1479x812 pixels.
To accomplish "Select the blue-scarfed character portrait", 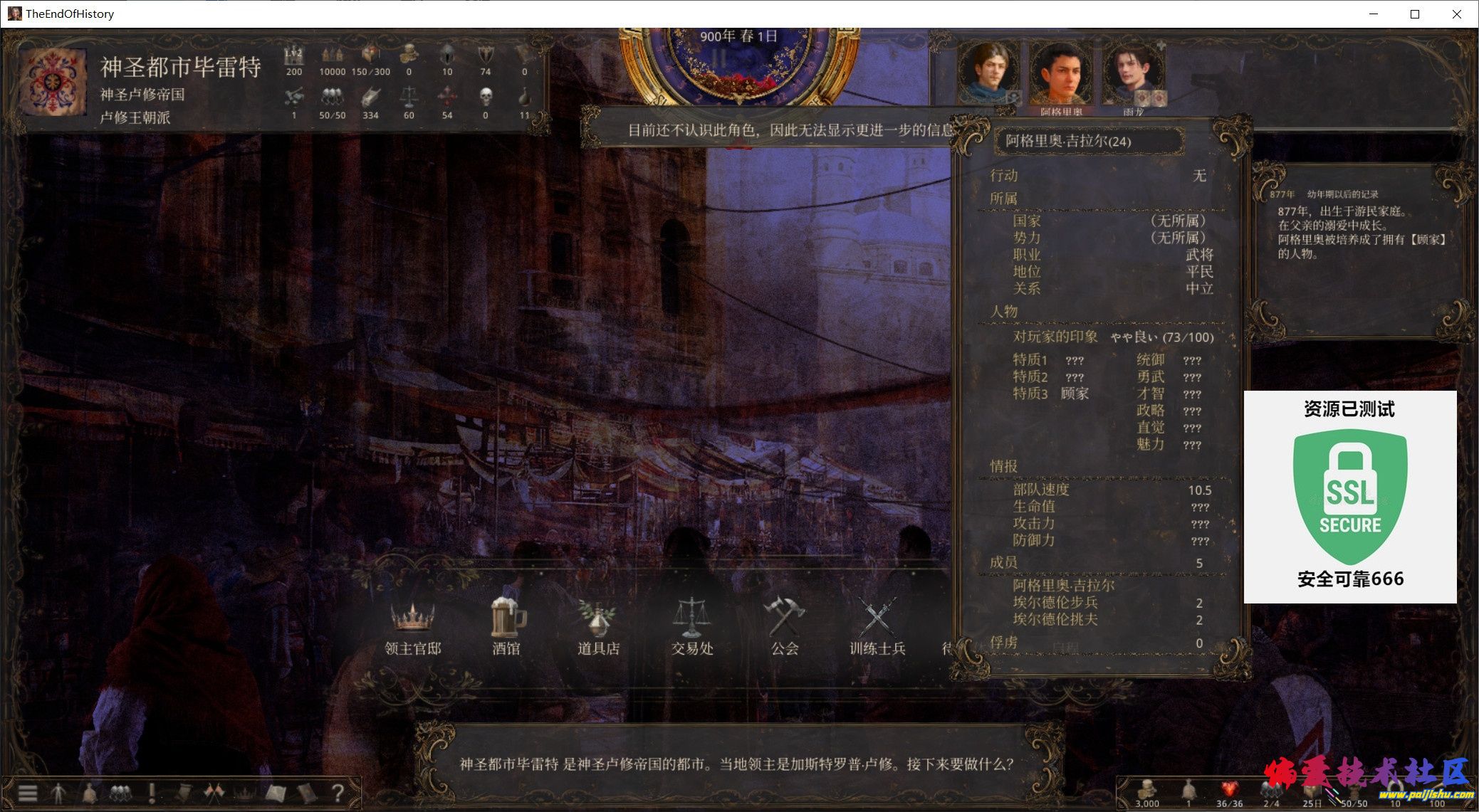I will [x=988, y=73].
